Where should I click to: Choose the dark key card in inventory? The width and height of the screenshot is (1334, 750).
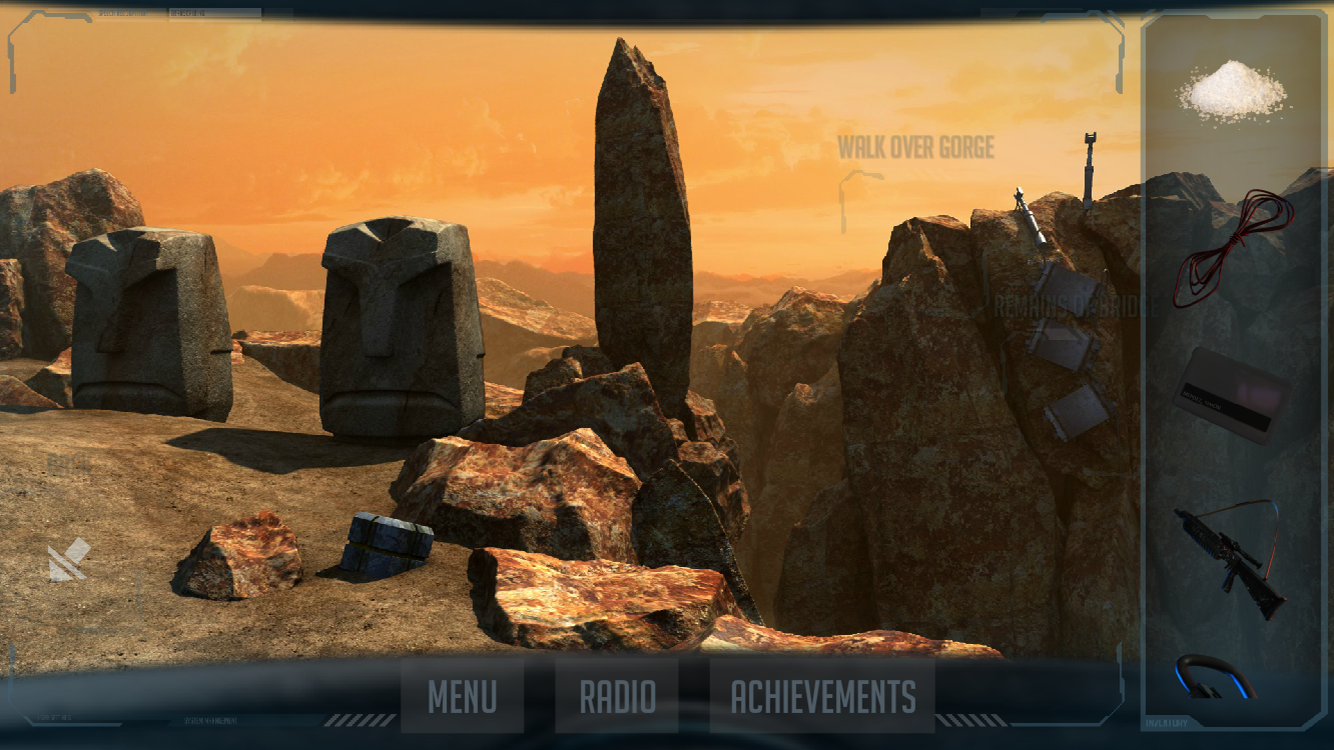pyautogui.click(x=1230, y=394)
